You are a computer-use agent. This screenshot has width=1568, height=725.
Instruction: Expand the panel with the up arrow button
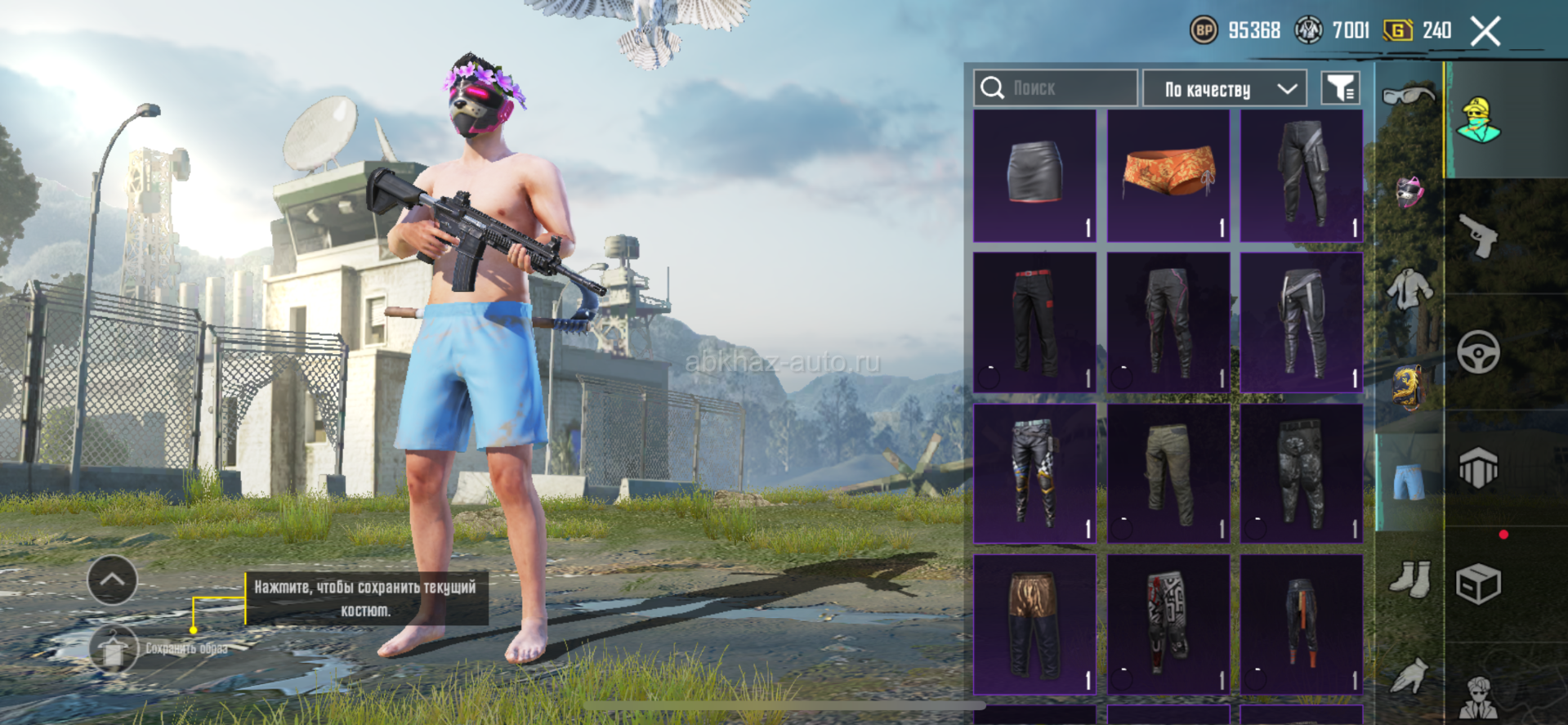coord(112,580)
